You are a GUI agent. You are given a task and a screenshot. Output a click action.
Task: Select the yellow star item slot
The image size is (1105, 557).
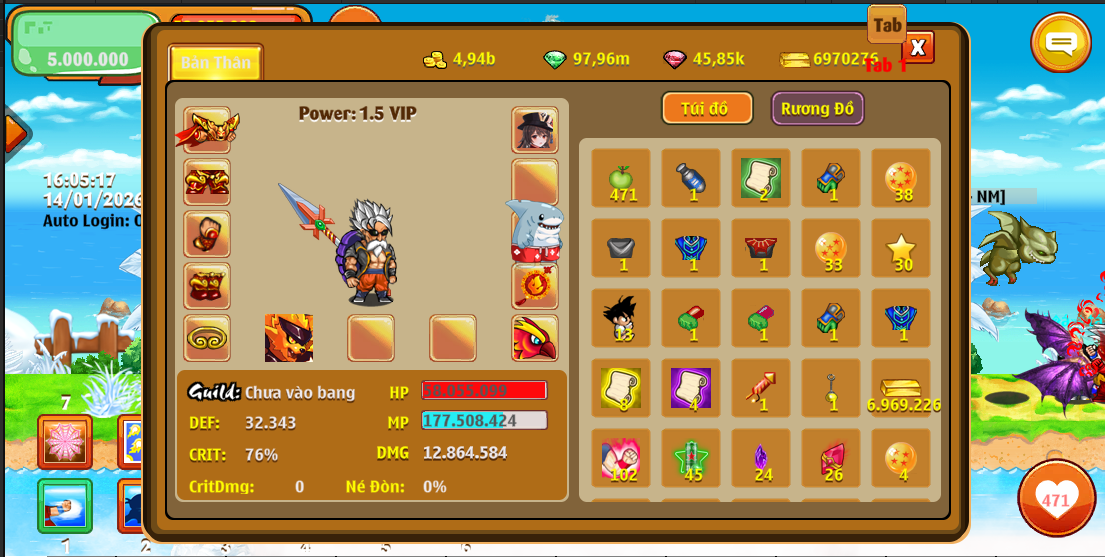(900, 249)
